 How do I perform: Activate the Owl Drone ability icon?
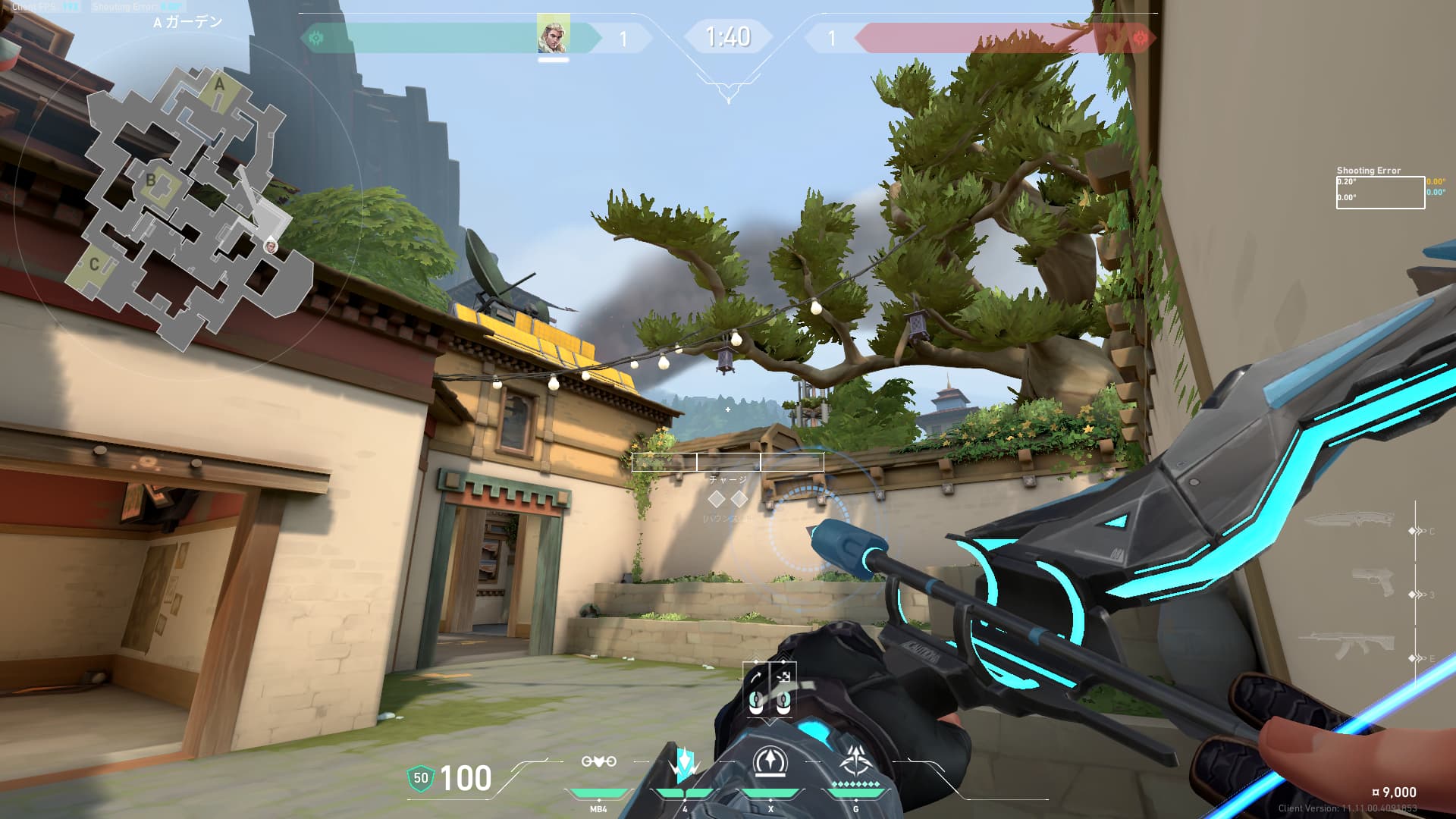point(598,762)
